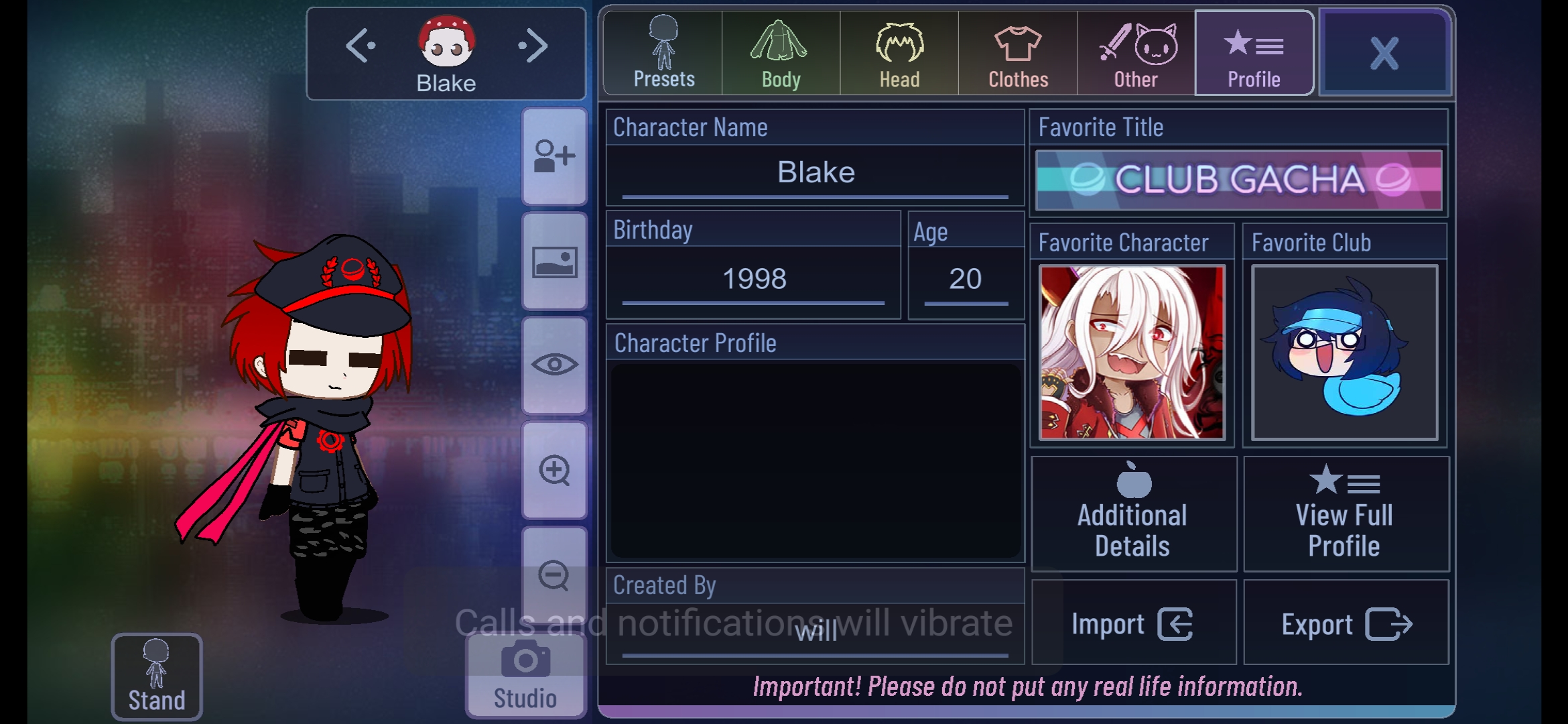Edit the Character Name field
Image resolution: width=1568 pixels, height=724 pixels.
coord(815,173)
